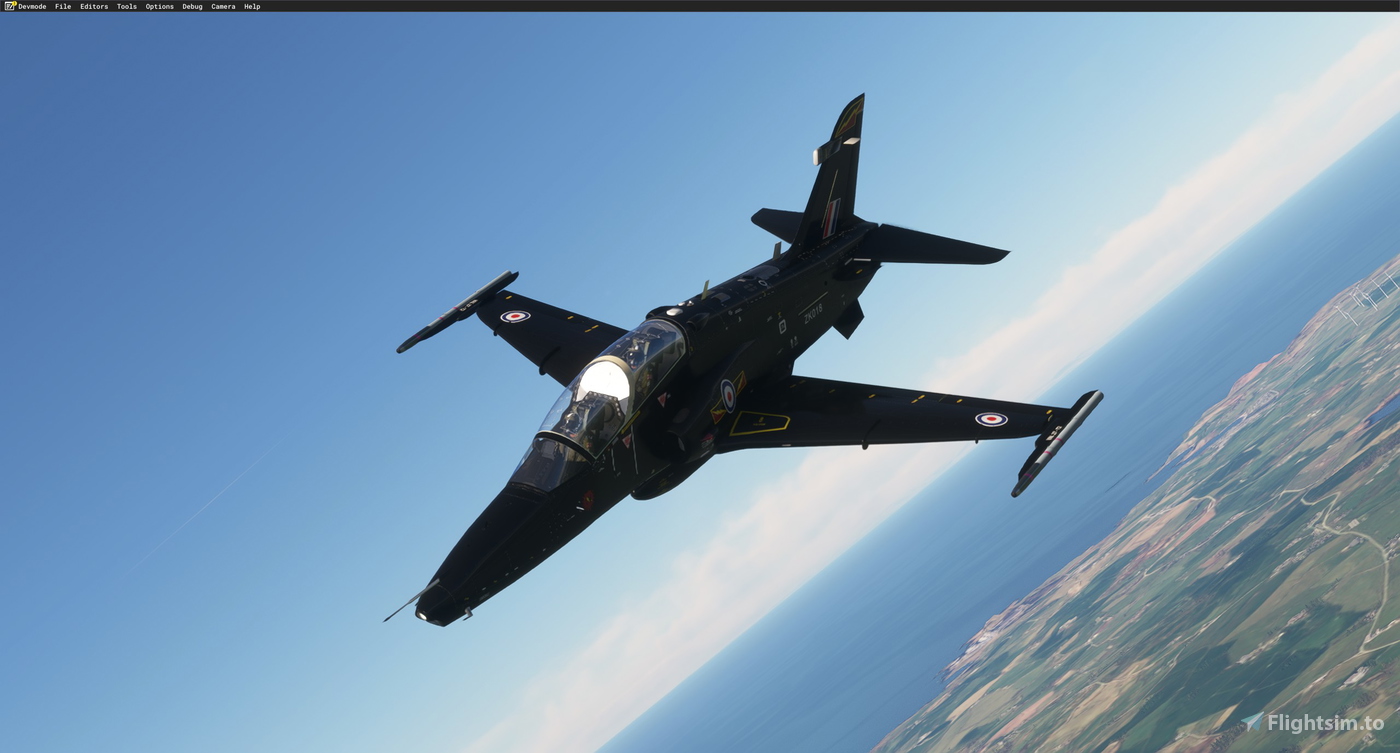
Task: Select the Debug menu entry
Action: [x=191, y=6]
